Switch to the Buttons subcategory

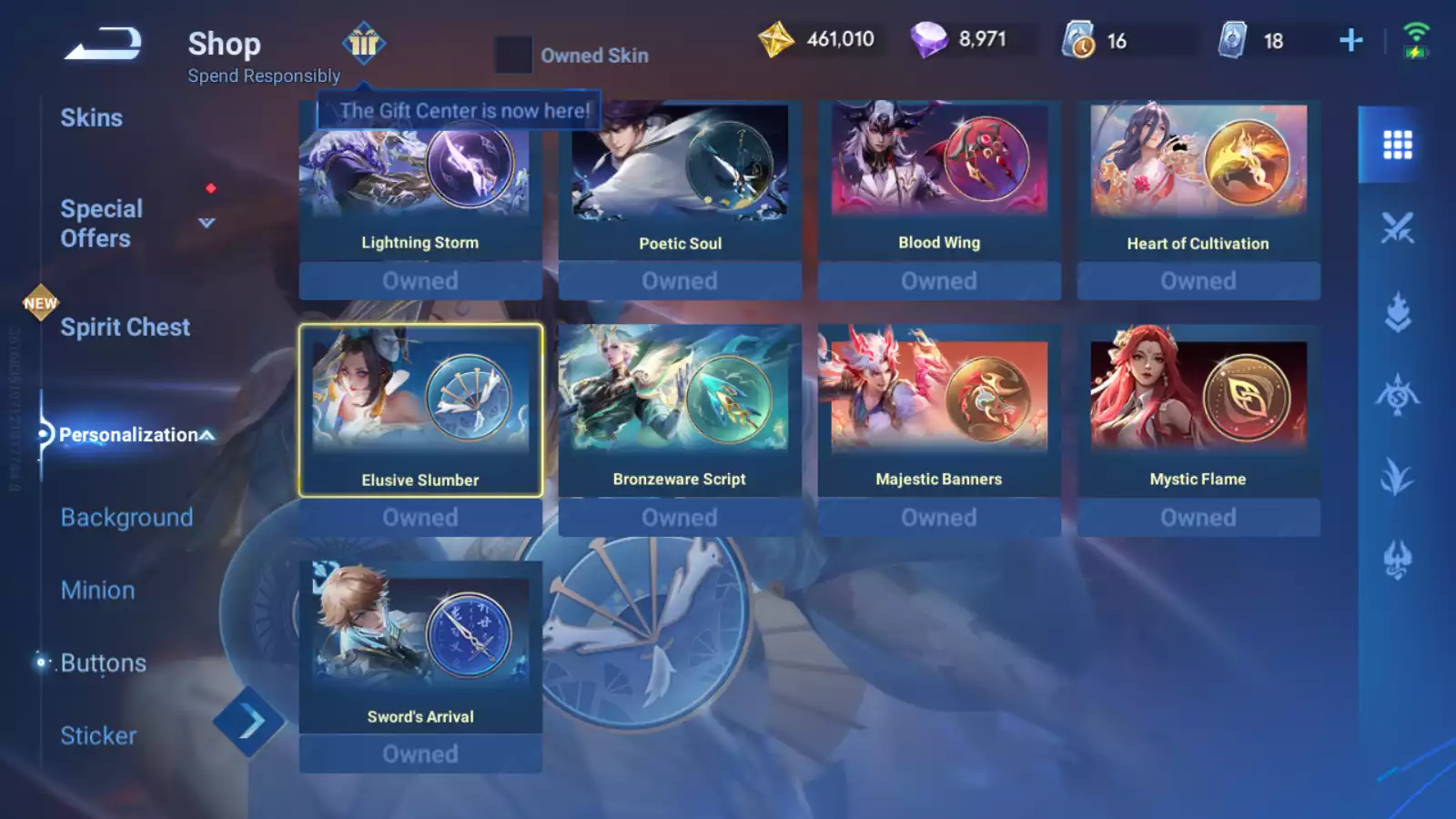pos(103,663)
